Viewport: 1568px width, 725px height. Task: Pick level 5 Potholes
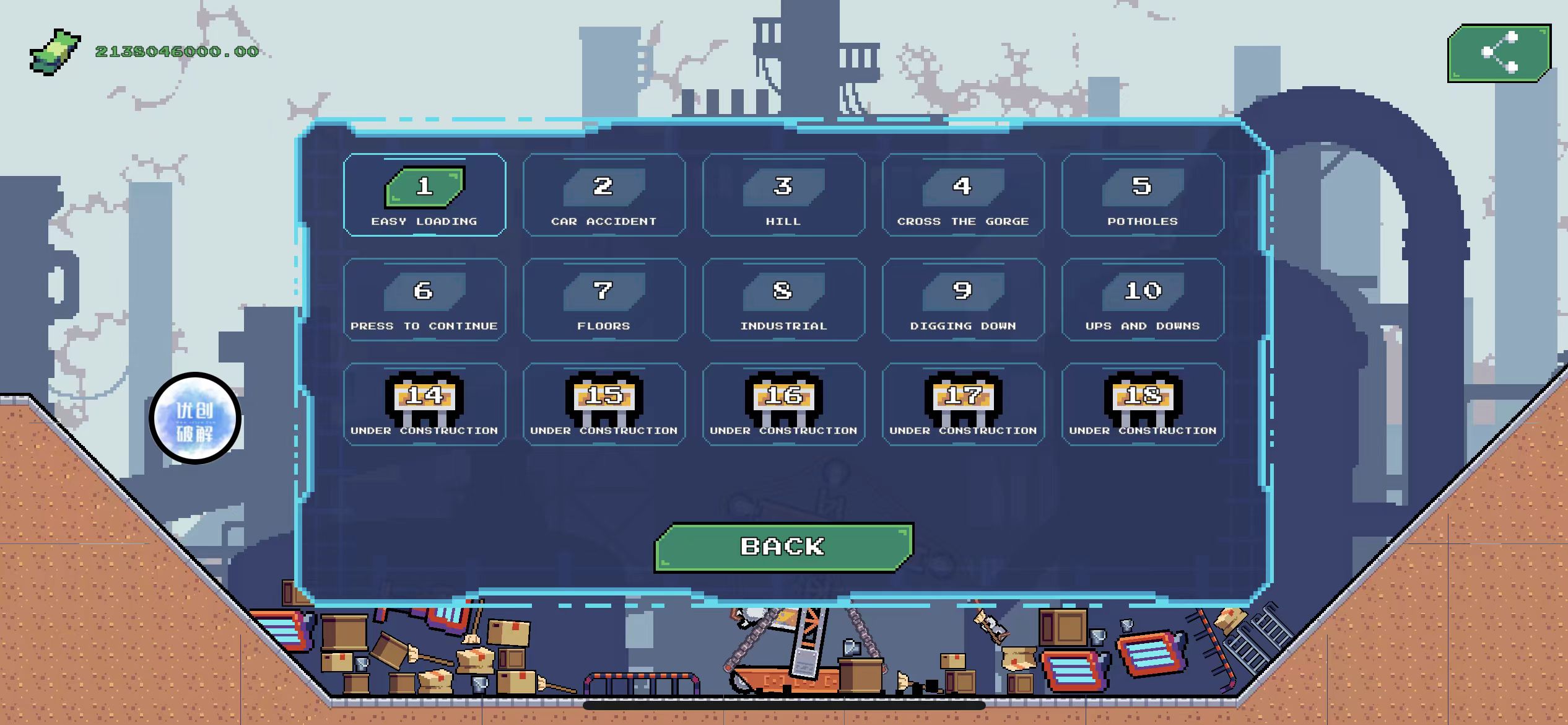point(1143,195)
